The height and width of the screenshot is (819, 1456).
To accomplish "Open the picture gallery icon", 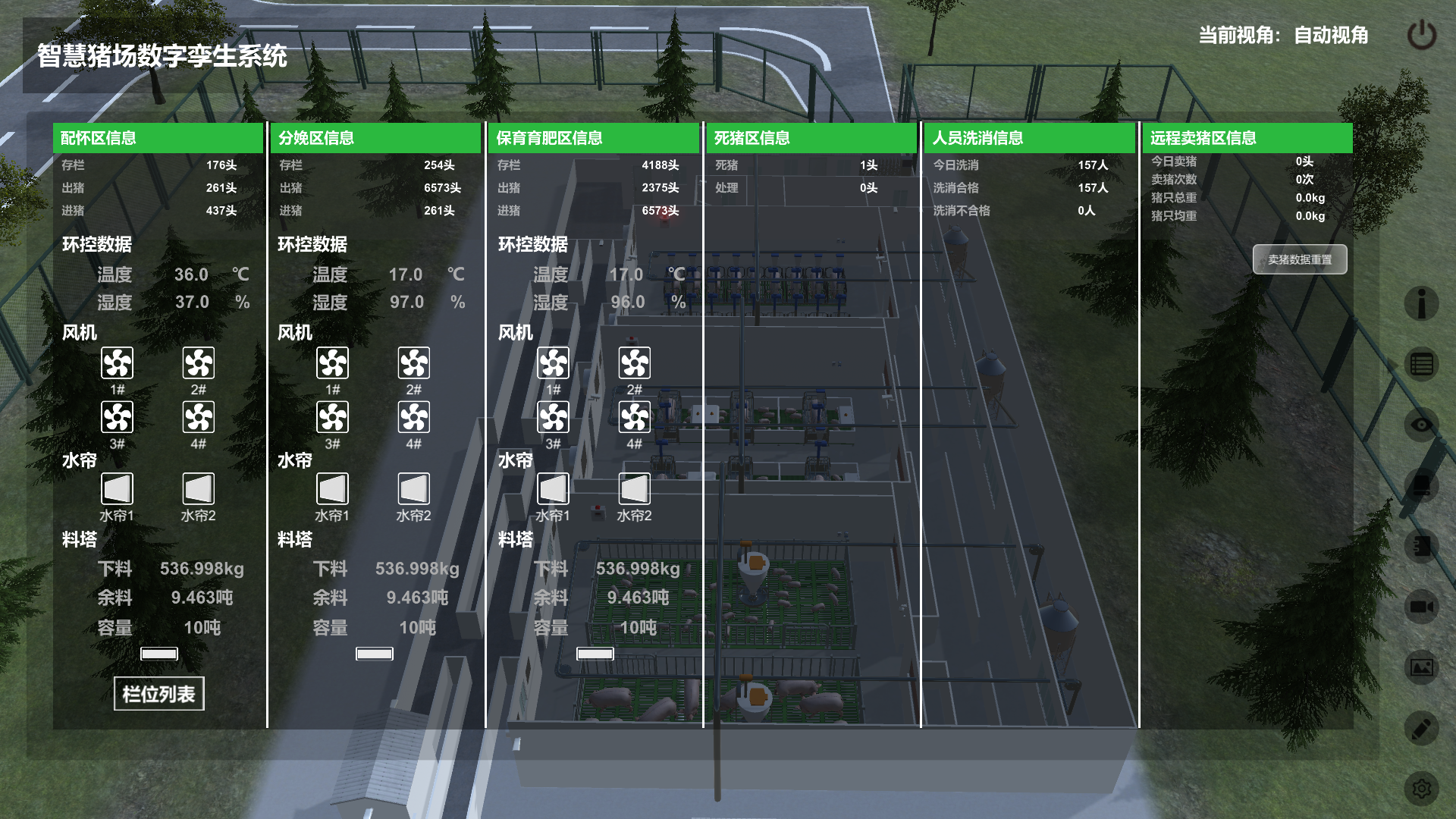I will click(x=1421, y=667).
